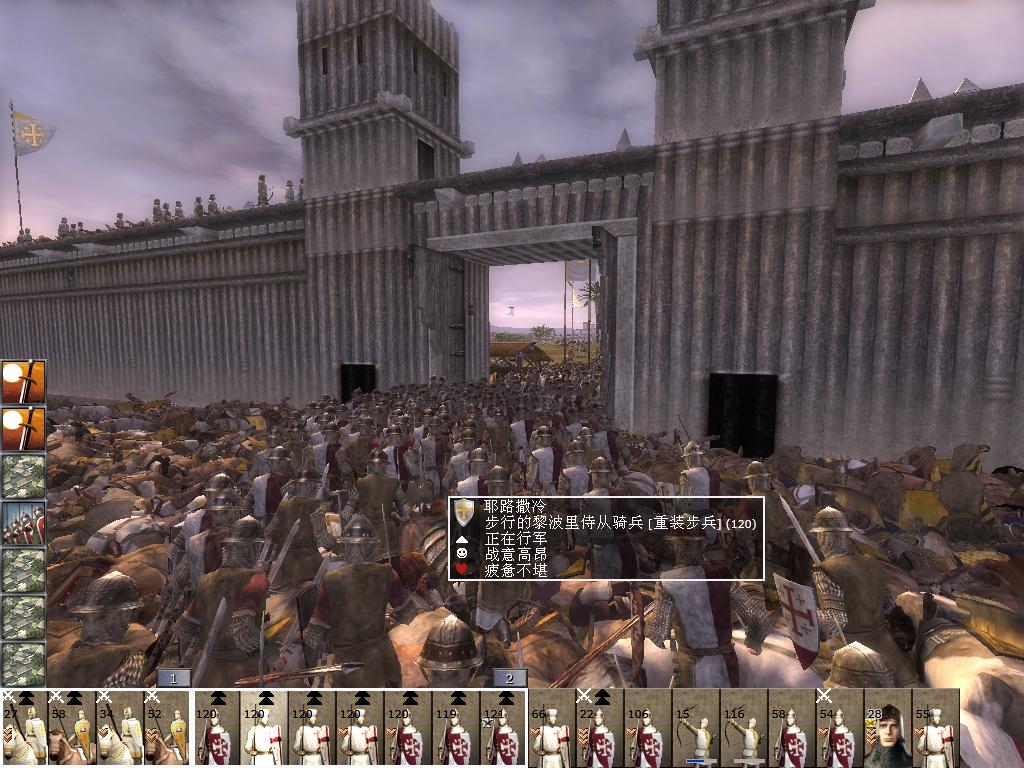Viewport: 1024px width, 768px height.
Task: Select the cavalry unit card with 34 men
Action: pyautogui.click(x=120, y=728)
